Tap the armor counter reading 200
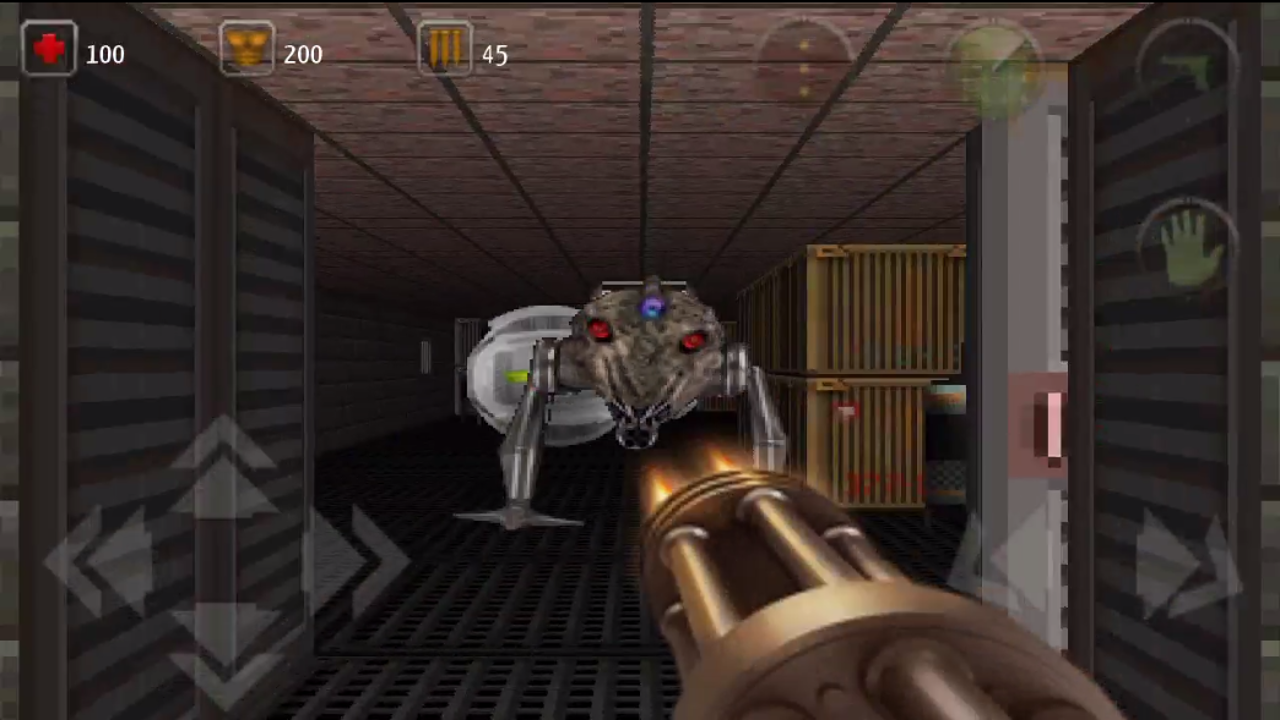The image size is (1280, 720). tap(303, 54)
